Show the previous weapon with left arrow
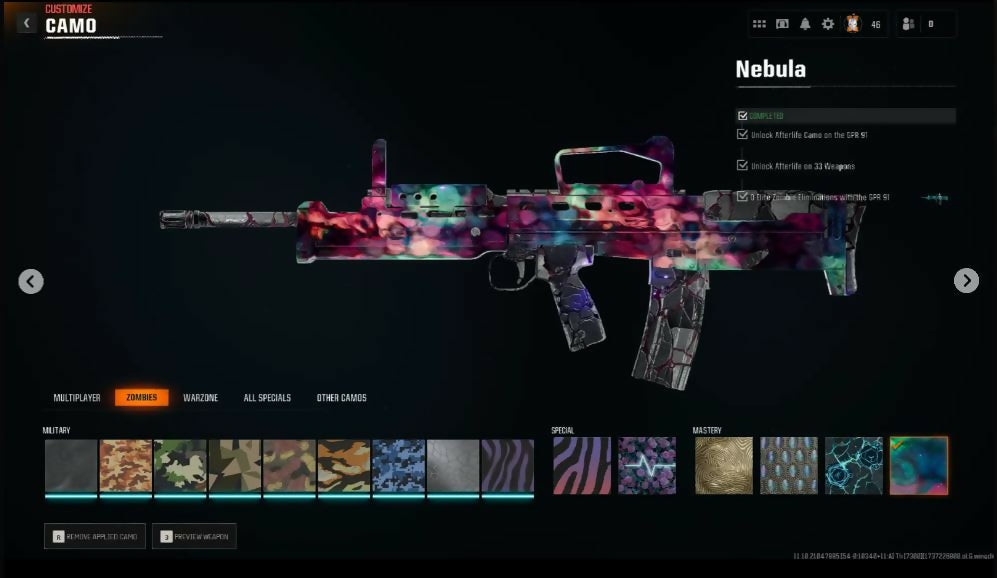Viewport: 997px width, 578px height. point(31,281)
